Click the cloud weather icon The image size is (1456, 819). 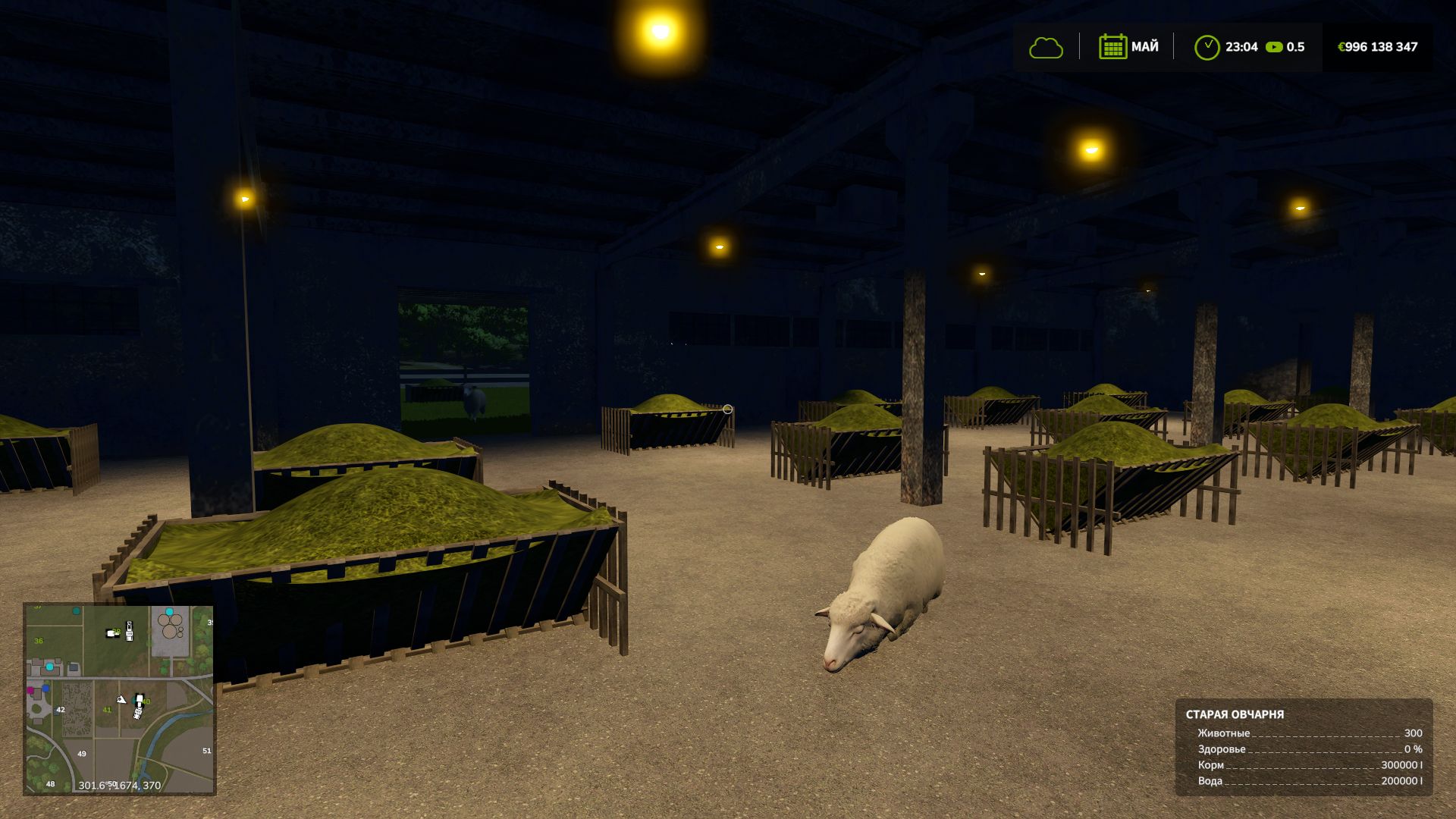coord(1046,48)
